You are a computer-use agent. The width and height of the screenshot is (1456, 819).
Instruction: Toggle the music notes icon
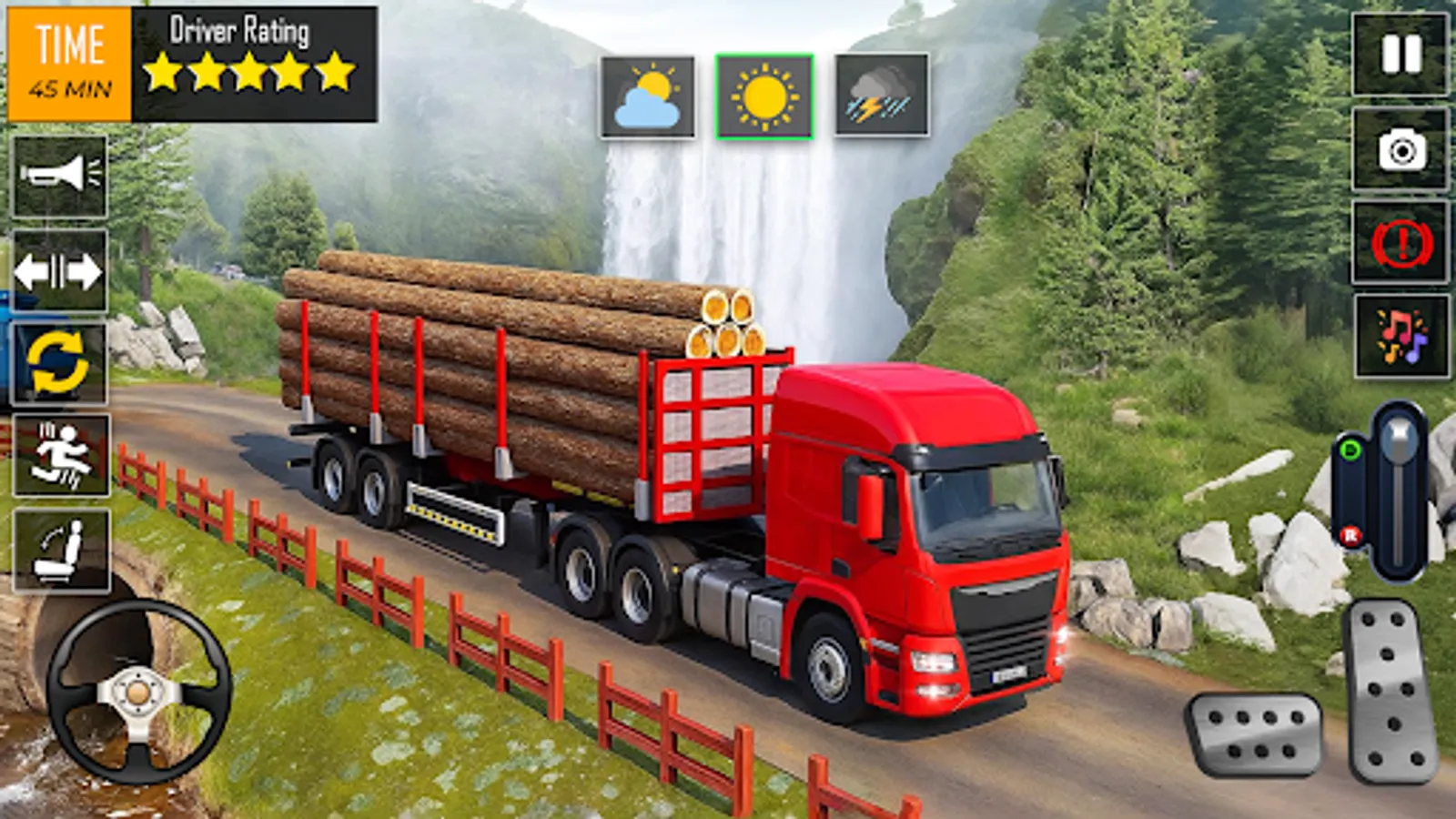pos(1399,328)
